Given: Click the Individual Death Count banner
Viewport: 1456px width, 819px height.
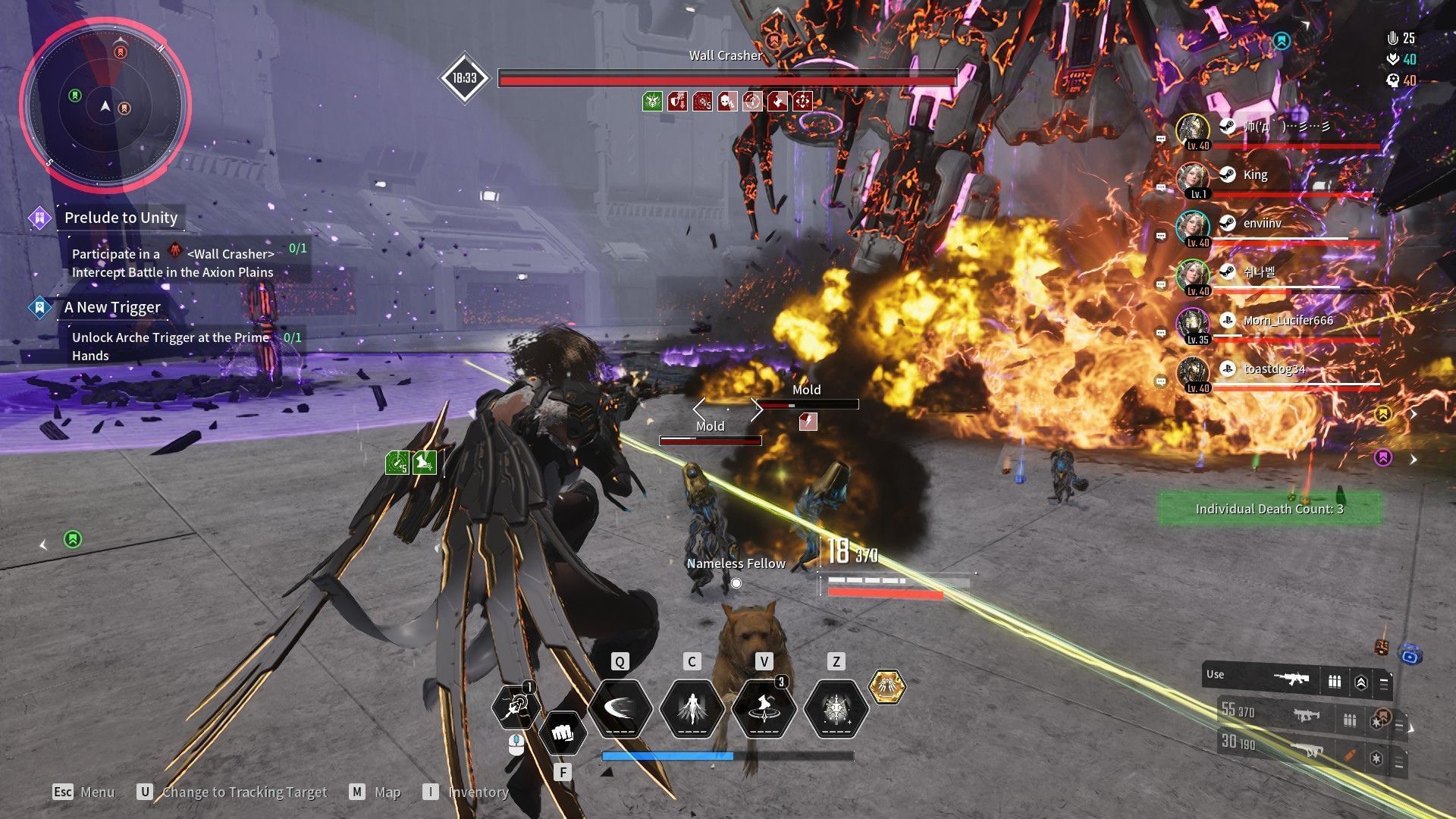Looking at the screenshot, I should (x=1269, y=509).
